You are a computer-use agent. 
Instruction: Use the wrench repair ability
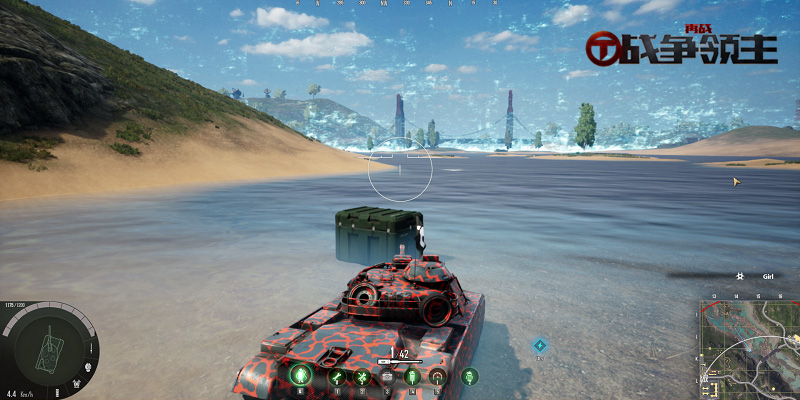click(x=337, y=377)
